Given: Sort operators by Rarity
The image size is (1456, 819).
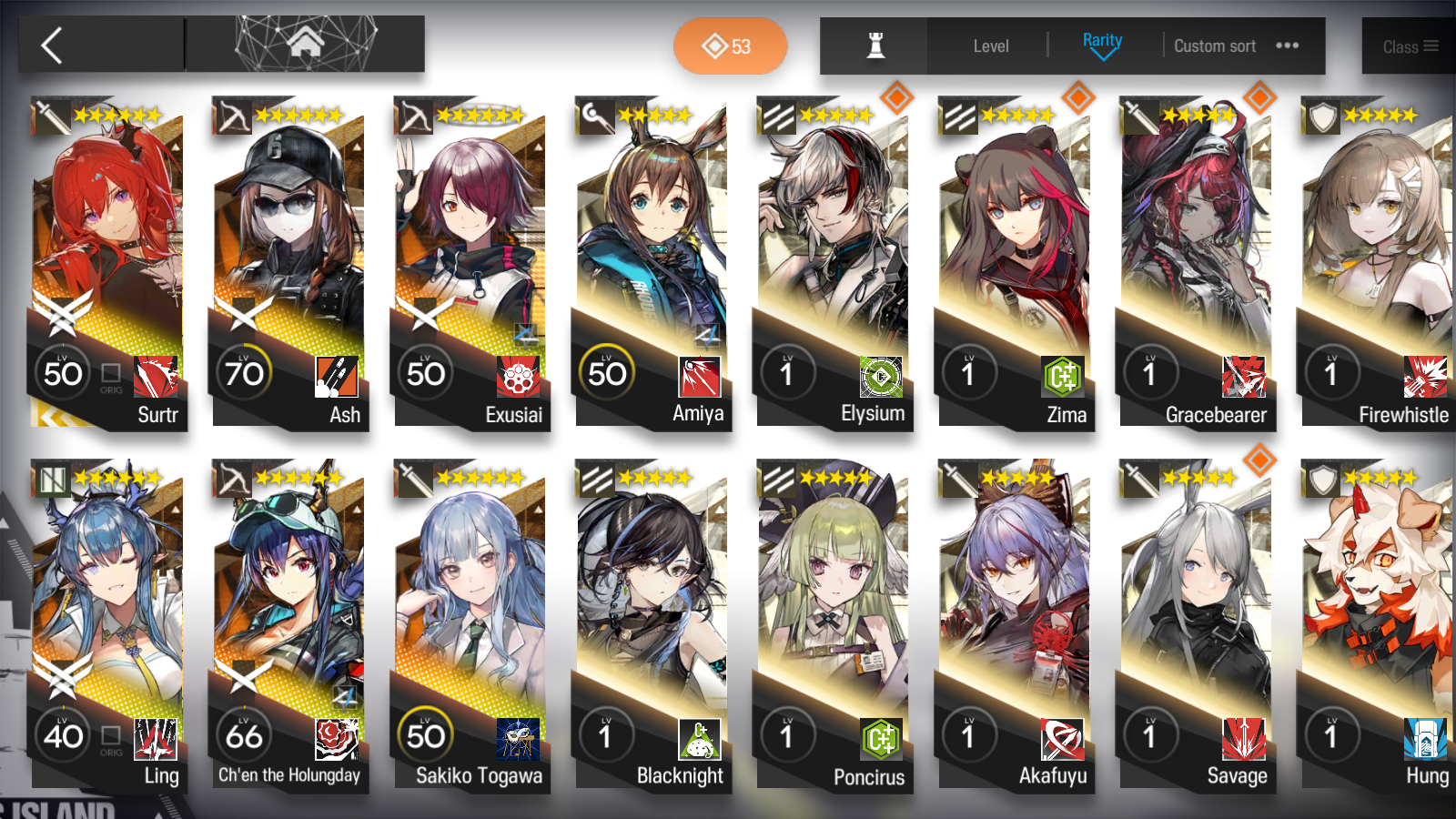Looking at the screenshot, I should pos(1102,45).
